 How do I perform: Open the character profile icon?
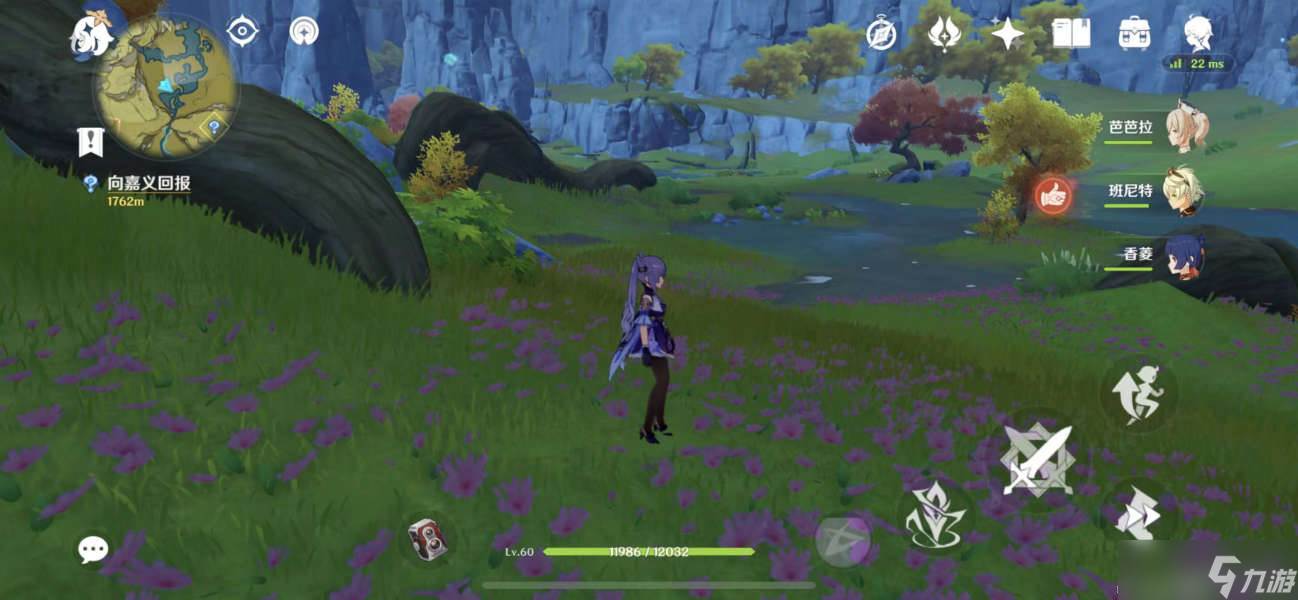[1198, 34]
